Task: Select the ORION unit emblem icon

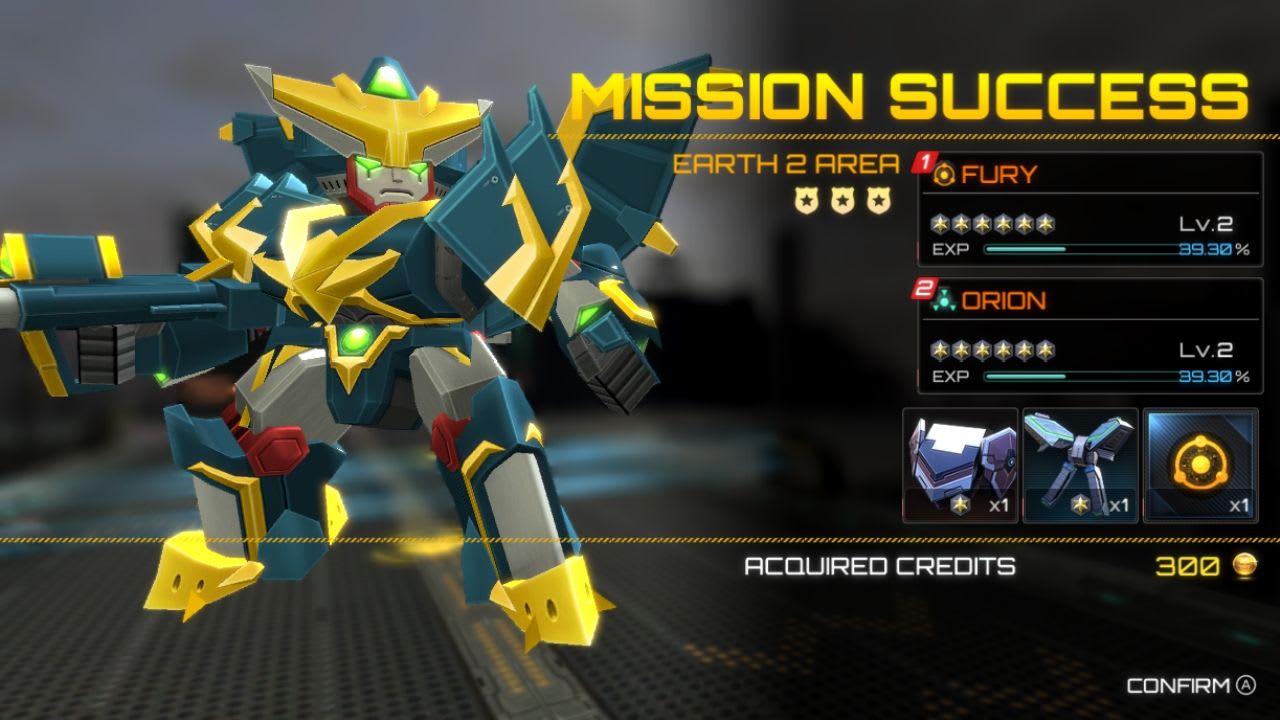Action: click(945, 299)
